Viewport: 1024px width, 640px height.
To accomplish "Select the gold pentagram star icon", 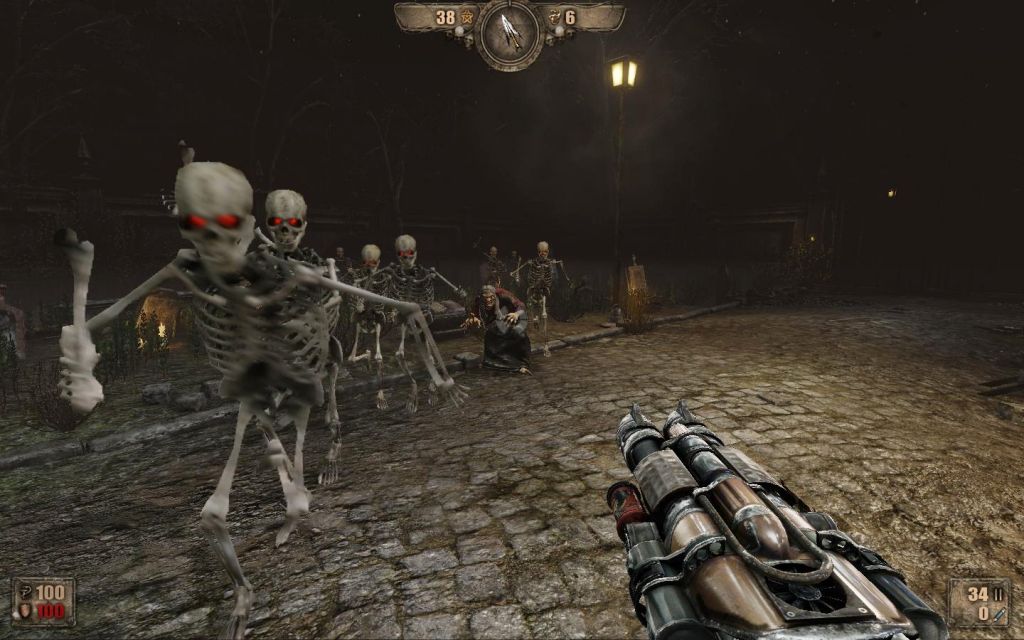I will click(465, 18).
